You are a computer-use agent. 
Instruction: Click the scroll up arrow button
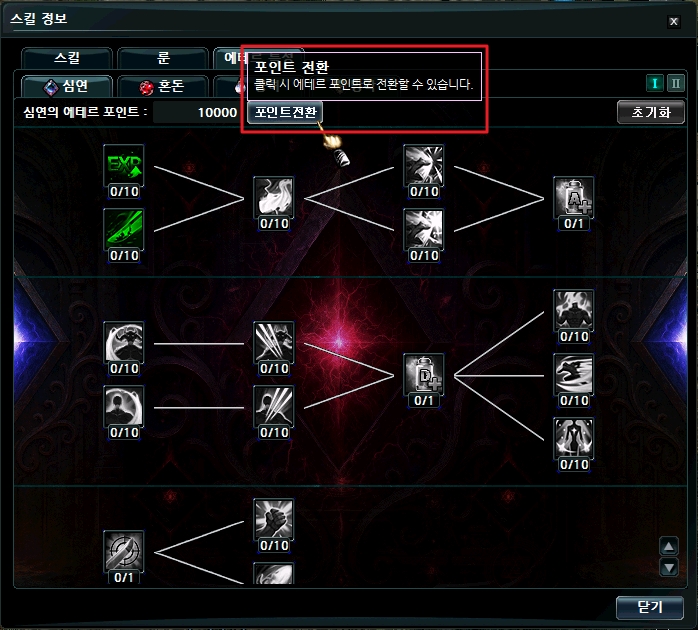670,547
